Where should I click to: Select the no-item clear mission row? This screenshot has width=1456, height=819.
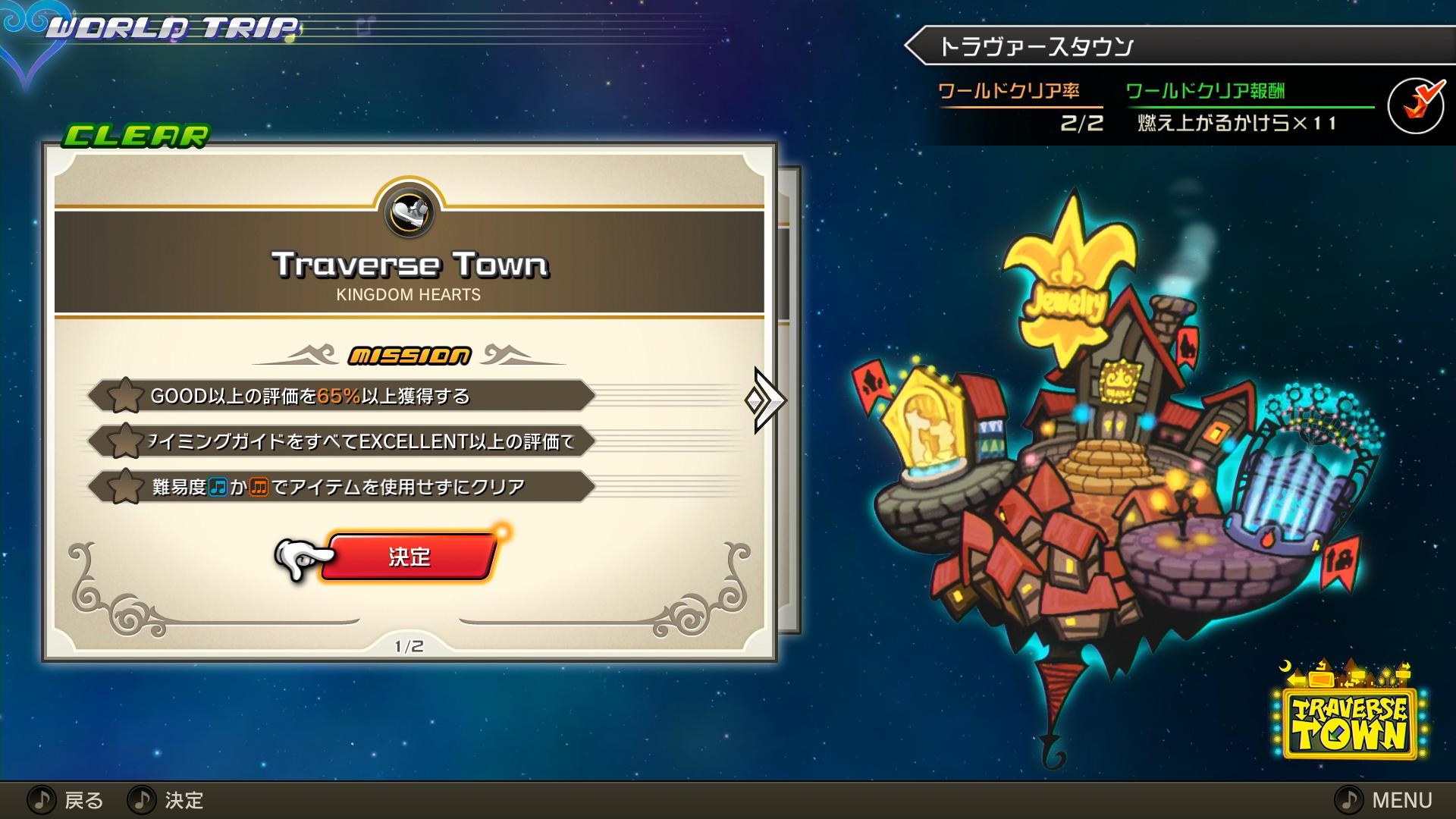(341, 487)
